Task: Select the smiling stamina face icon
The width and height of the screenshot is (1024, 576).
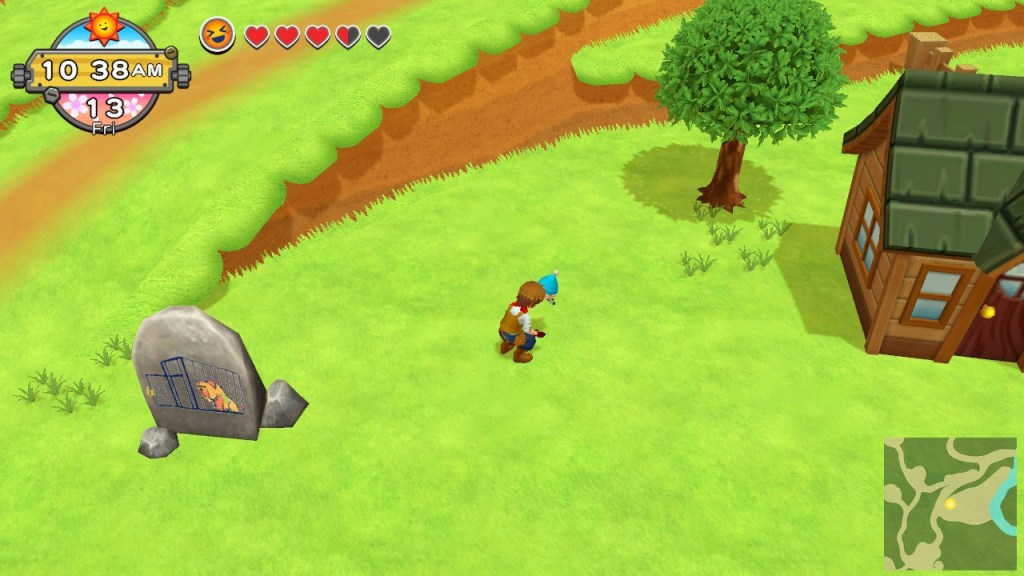Action: [x=217, y=35]
